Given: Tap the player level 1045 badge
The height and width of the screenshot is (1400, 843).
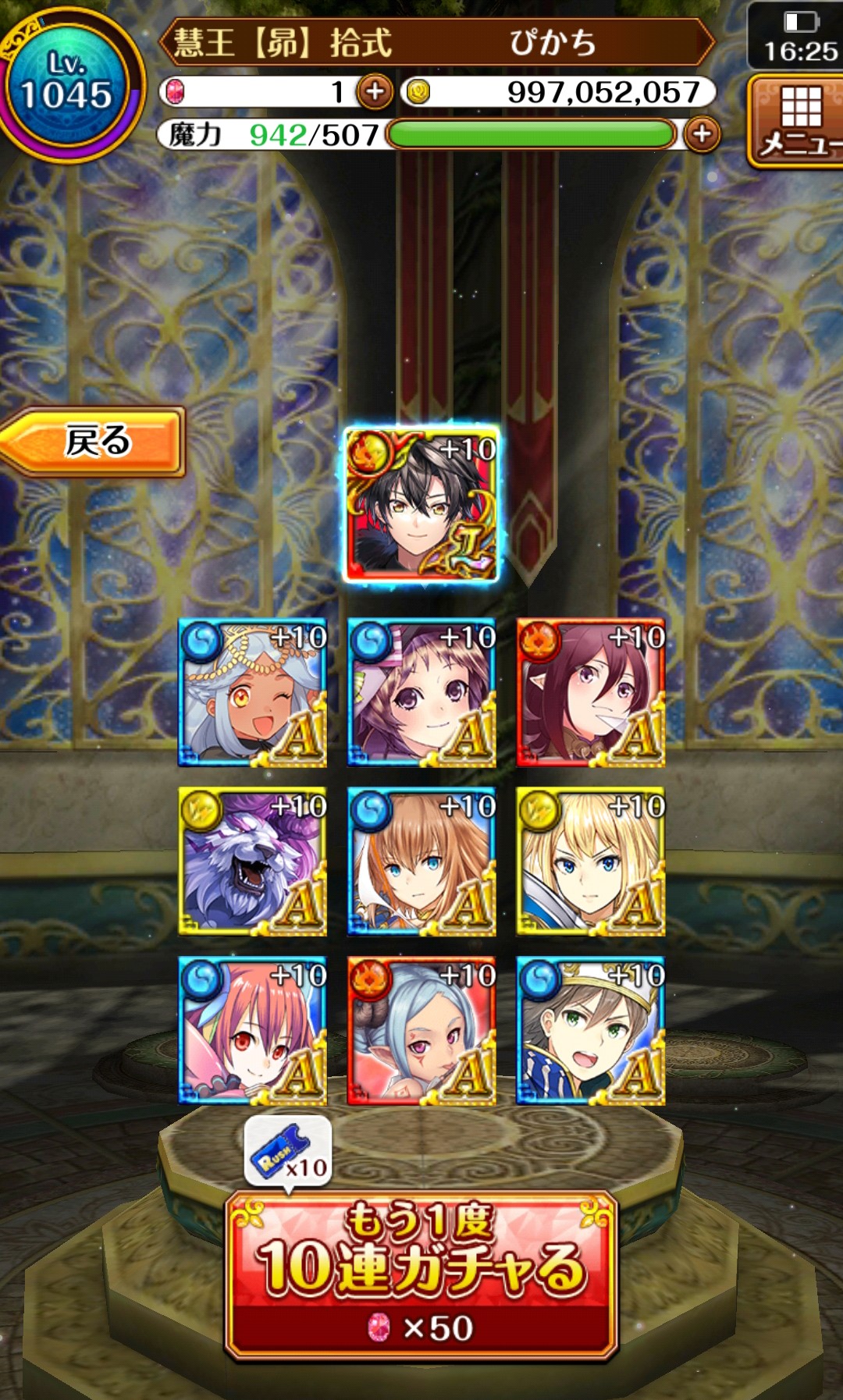Looking at the screenshot, I should tap(69, 84).
